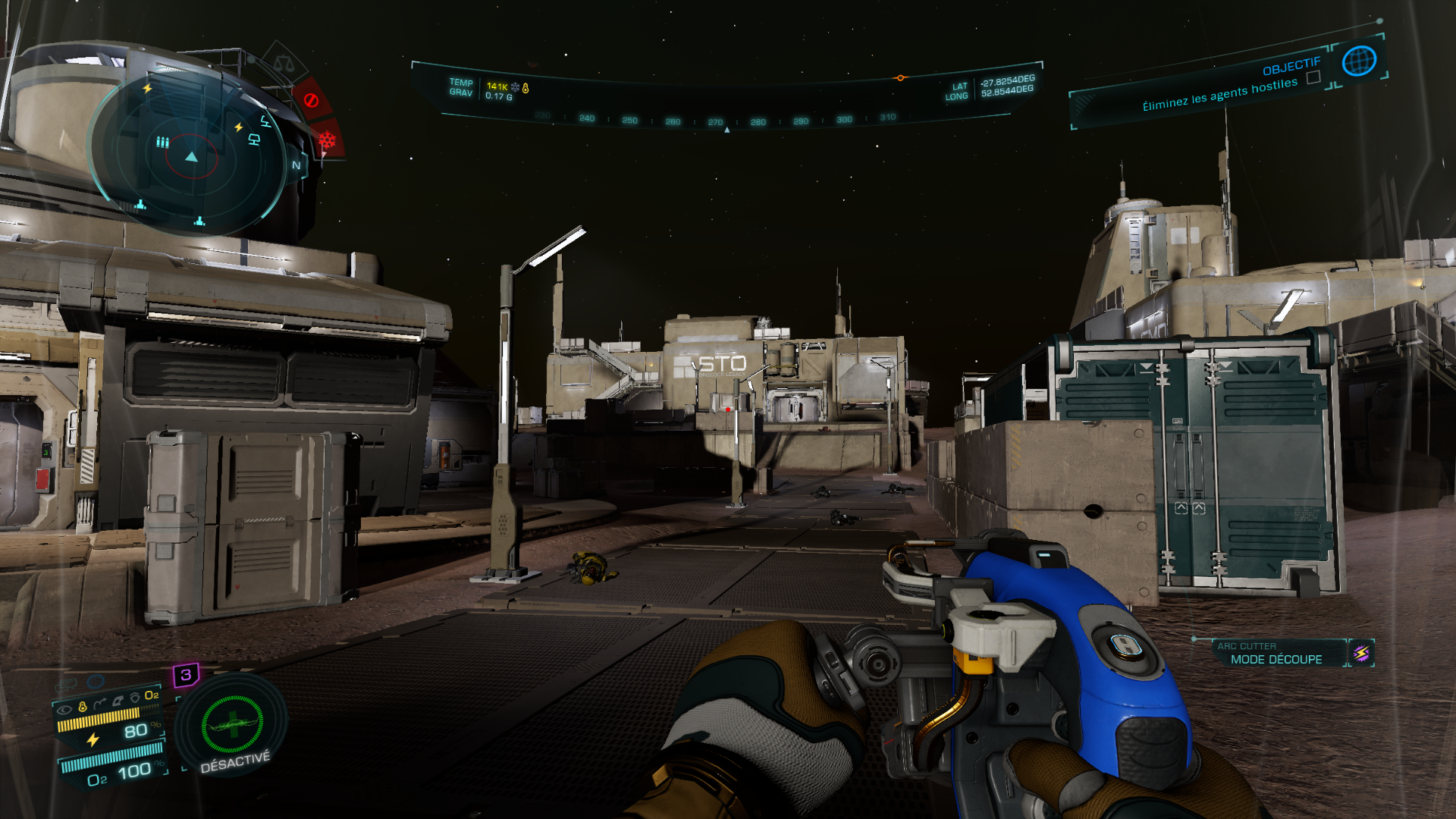Click the circular radar scanner
The width and height of the screenshot is (1456, 819).
[x=191, y=156]
